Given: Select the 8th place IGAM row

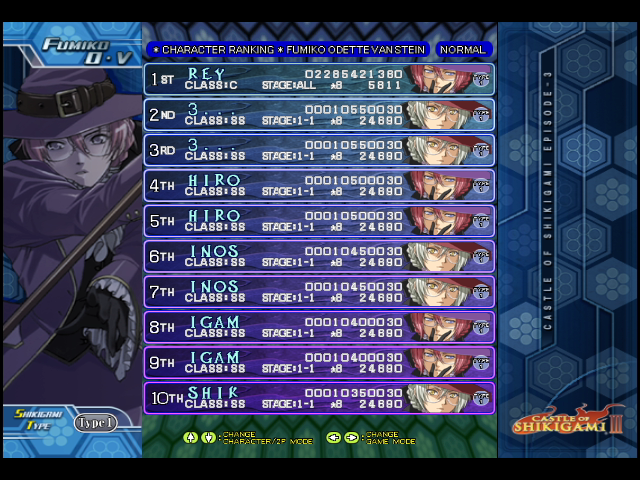Looking at the screenshot, I should click(x=319, y=328).
